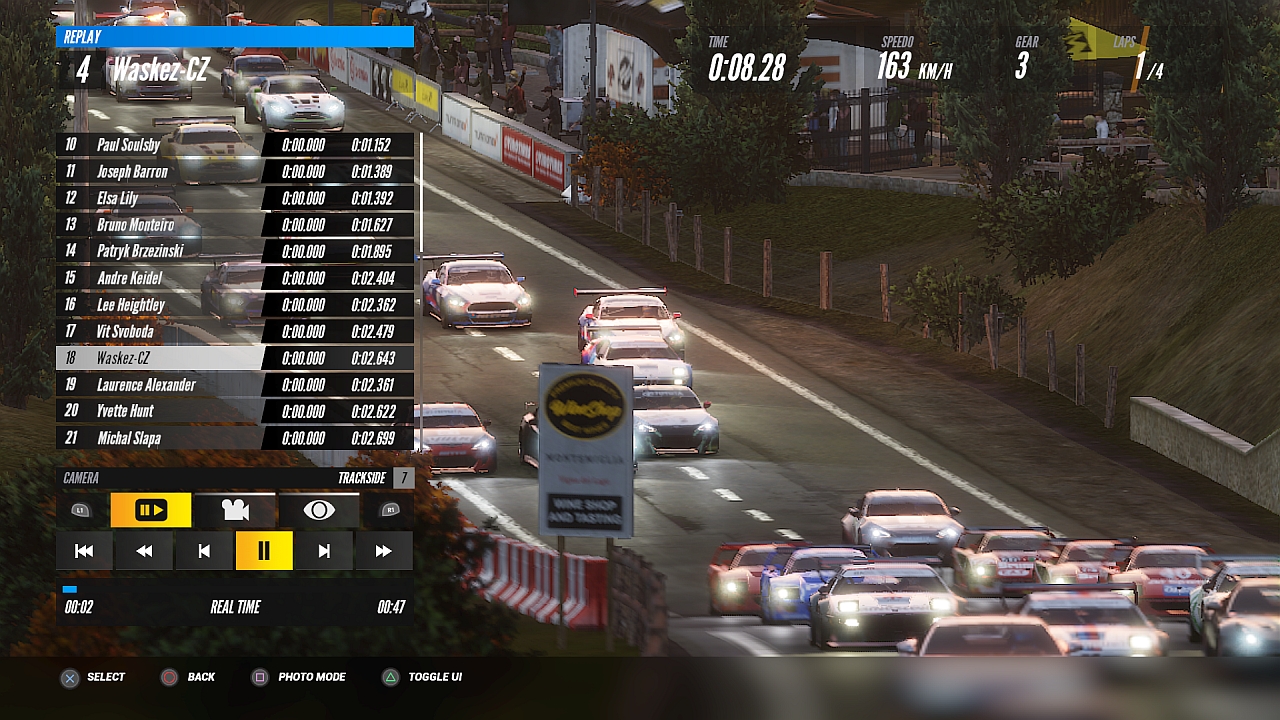Screen dimensions: 1280x720
Task: Select Laurence Alexander from the standings
Action: point(160,385)
